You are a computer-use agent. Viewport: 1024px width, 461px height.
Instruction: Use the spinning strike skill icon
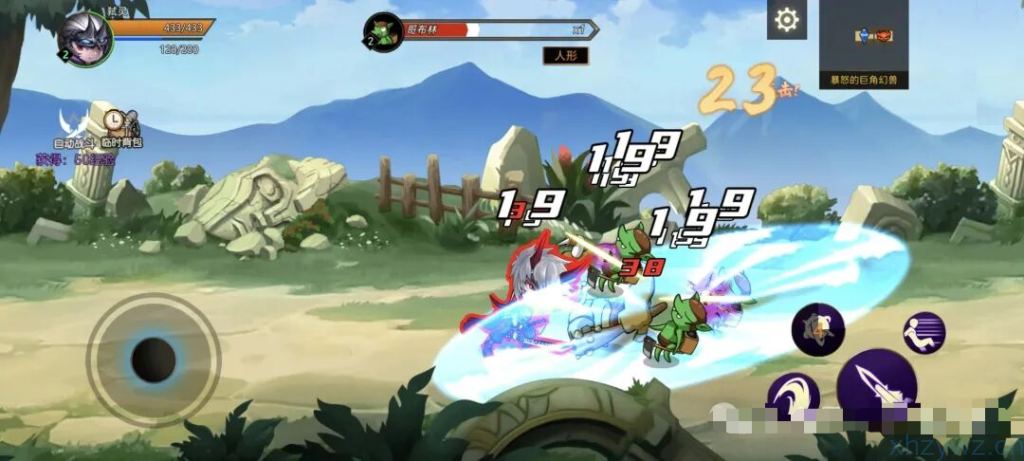pyautogui.click(x=818, y=328)
